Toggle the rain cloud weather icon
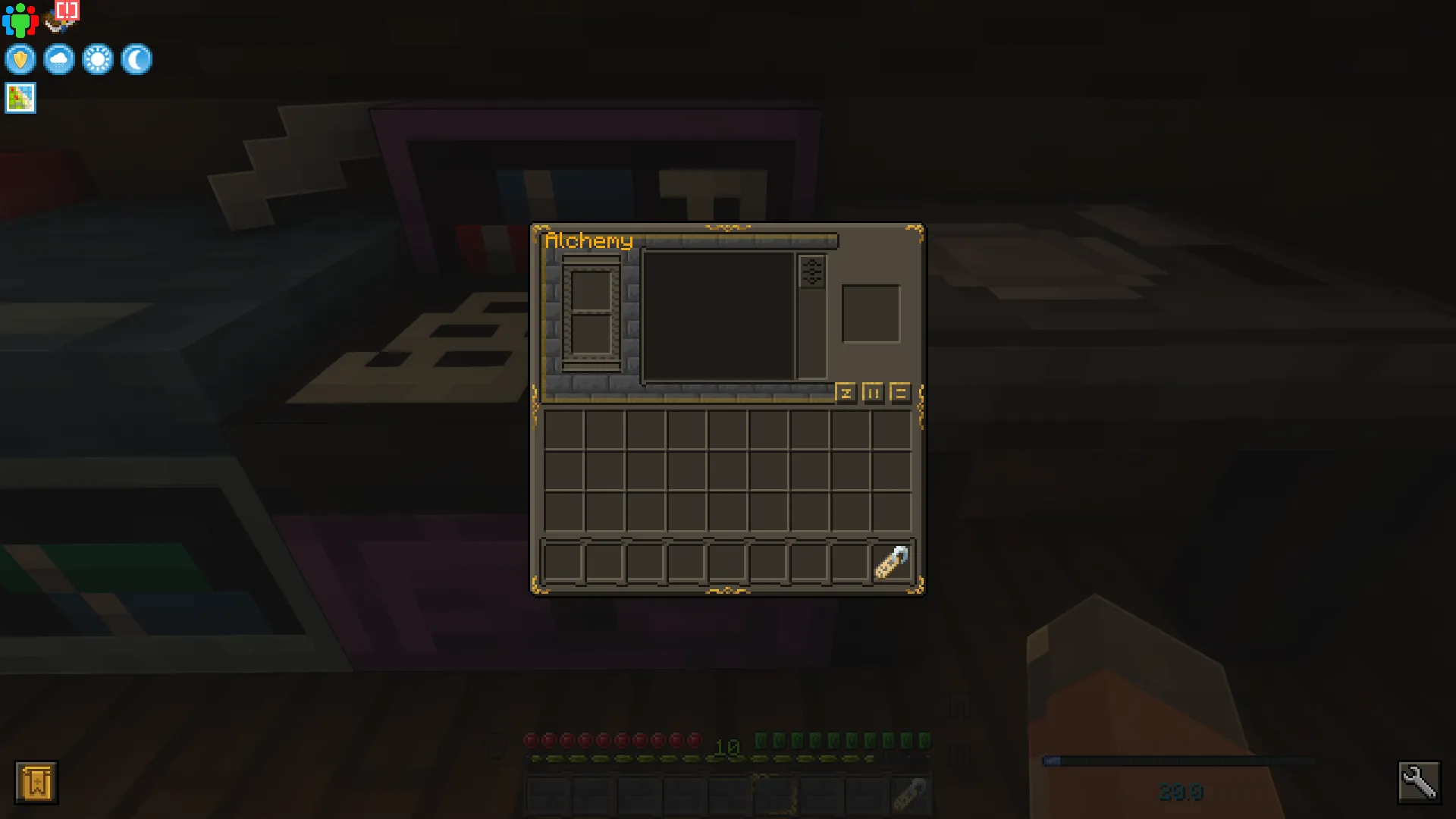 pyautogui.click(x=59, y=59)
